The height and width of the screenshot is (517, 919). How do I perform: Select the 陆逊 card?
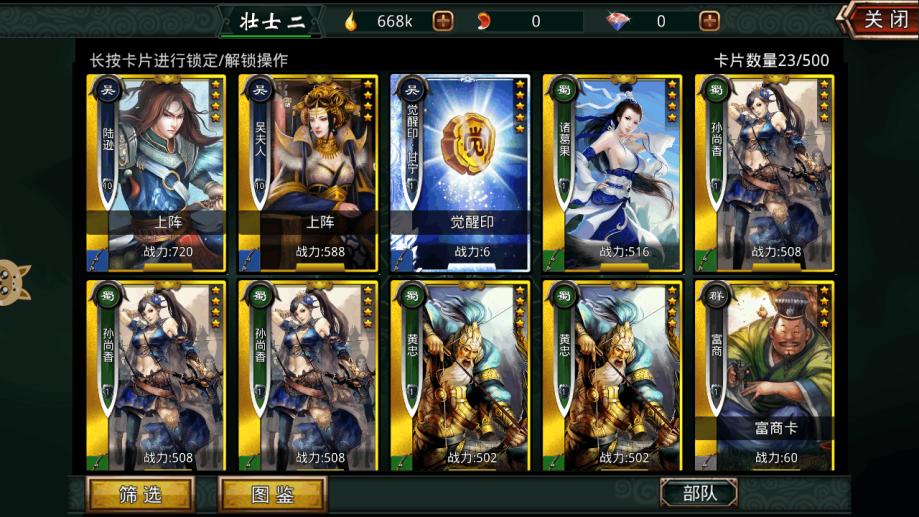(155, 172)
